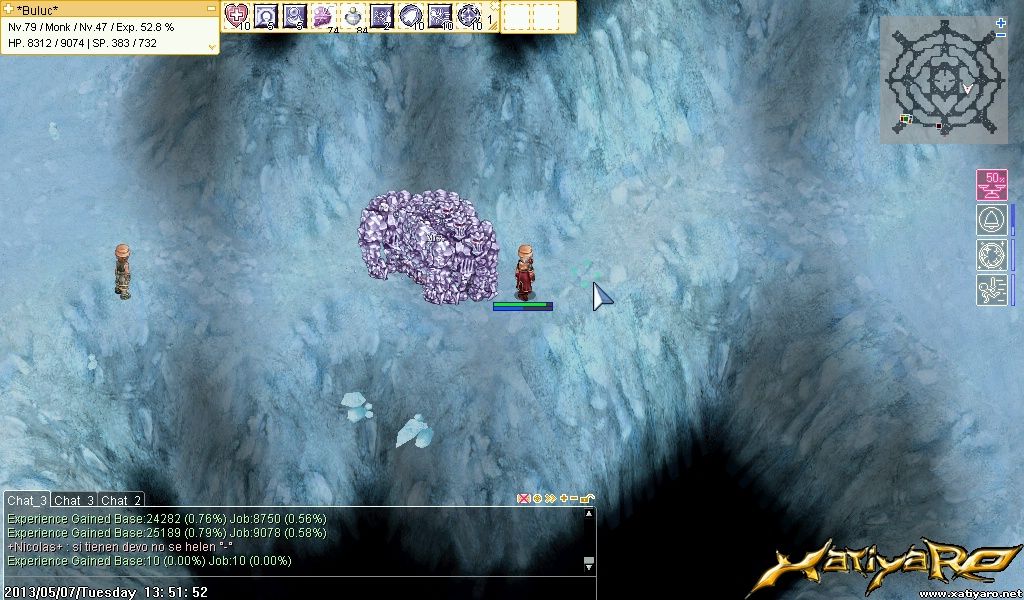Click the bell buff status icon
Screen dimensions: 1024x600
[992, 221]
